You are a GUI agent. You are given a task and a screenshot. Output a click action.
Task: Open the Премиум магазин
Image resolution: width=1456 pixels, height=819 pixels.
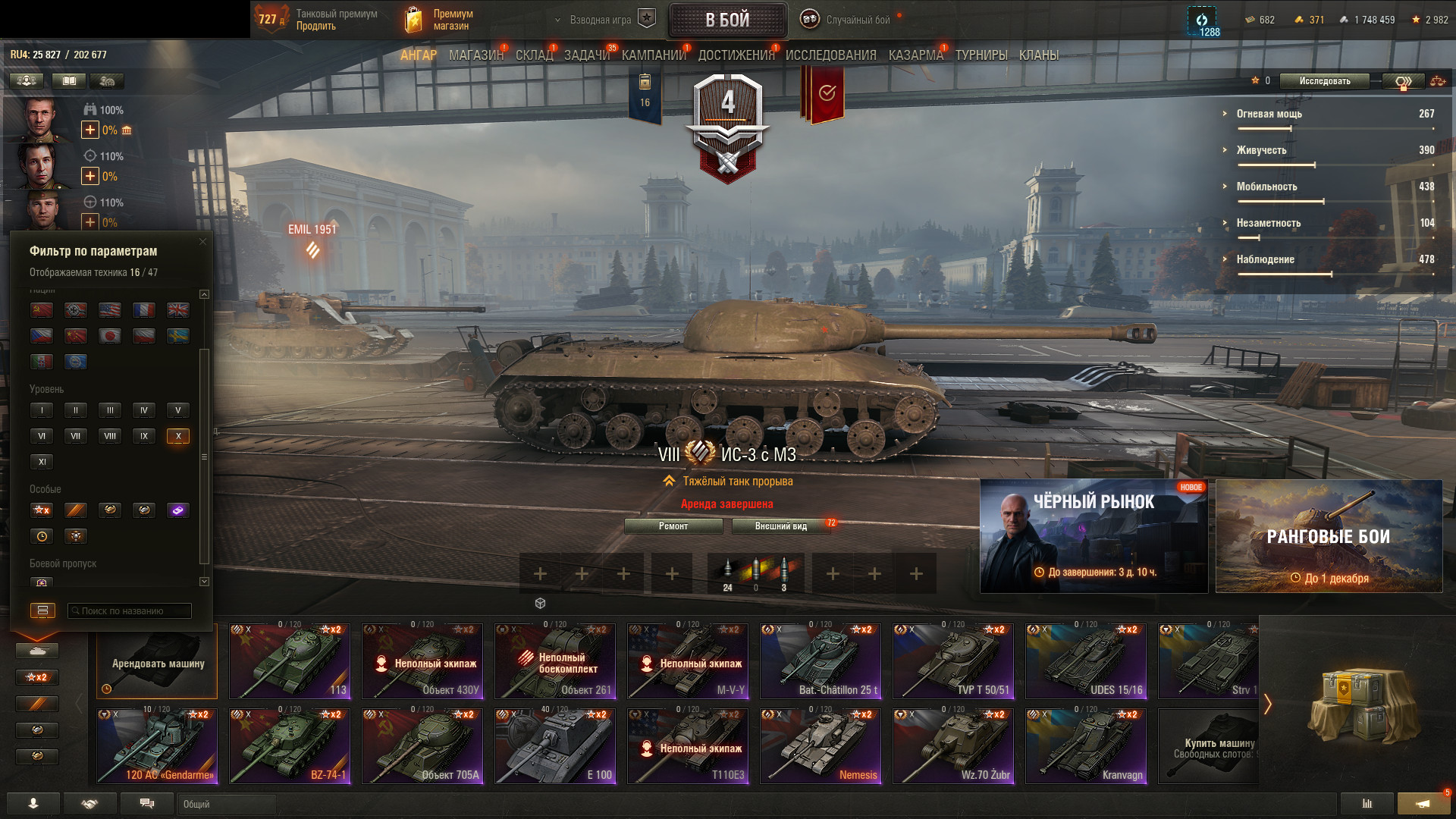[x=440, y=20]
